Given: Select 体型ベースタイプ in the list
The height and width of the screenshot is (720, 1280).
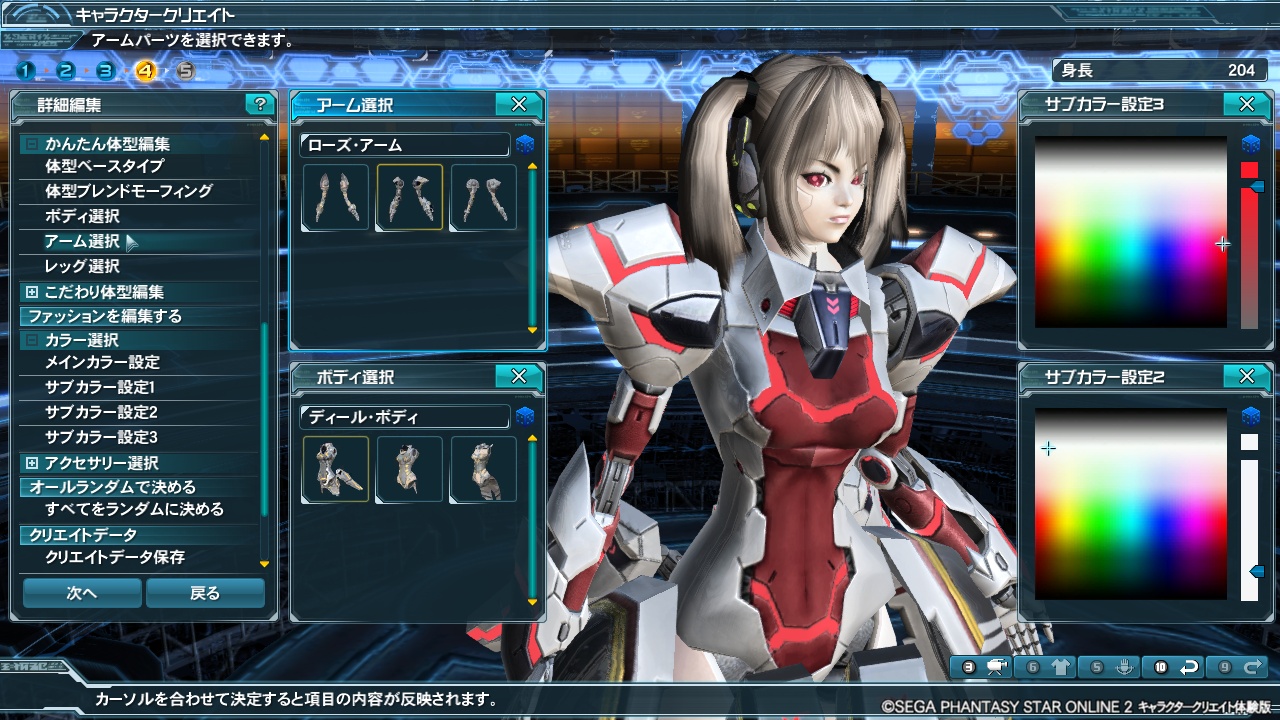Looking at the screenshot, I should coord(104,166).
